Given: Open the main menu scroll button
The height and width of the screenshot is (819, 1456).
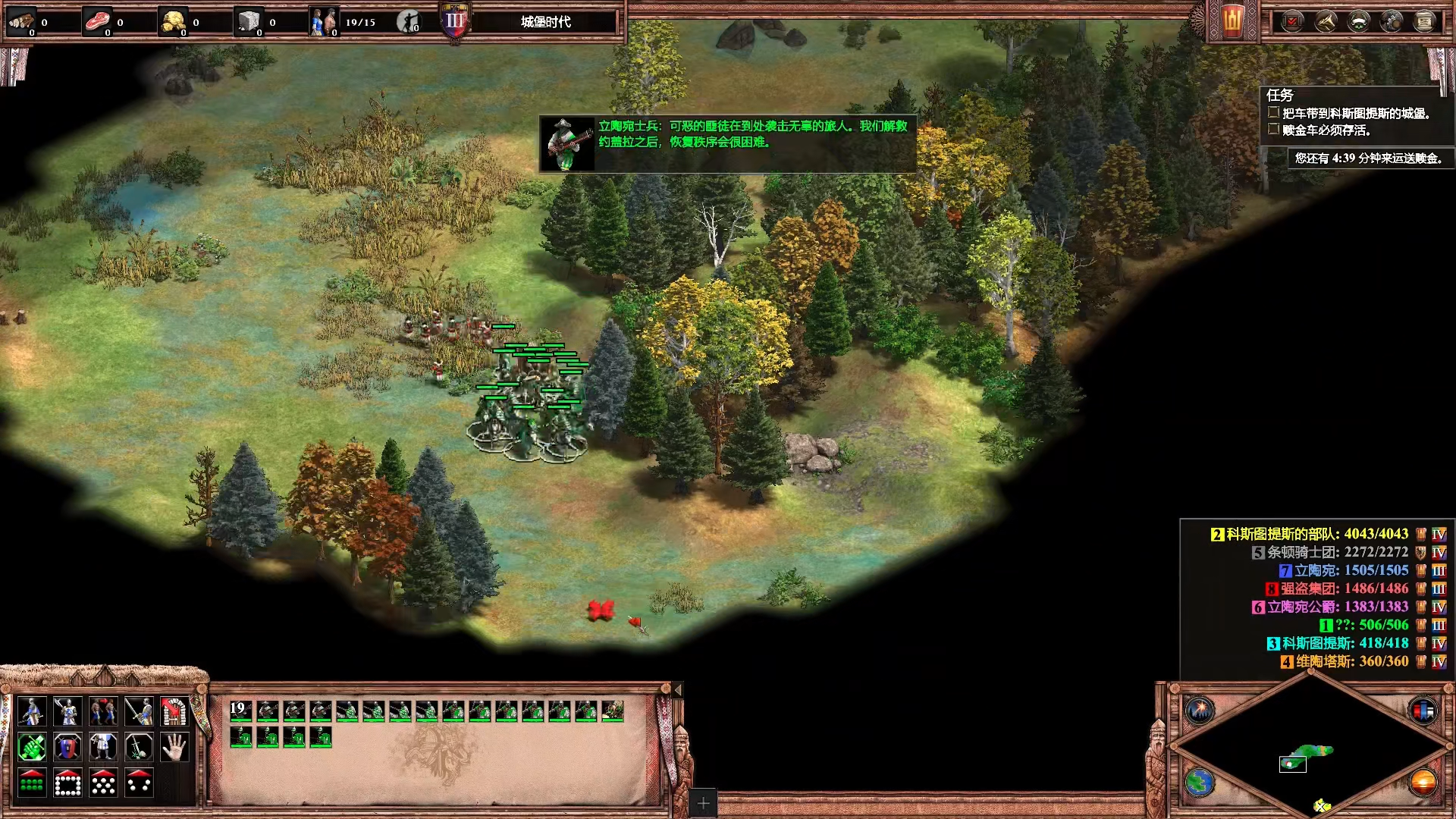Looking at the screenshot, I should 1424,21.
